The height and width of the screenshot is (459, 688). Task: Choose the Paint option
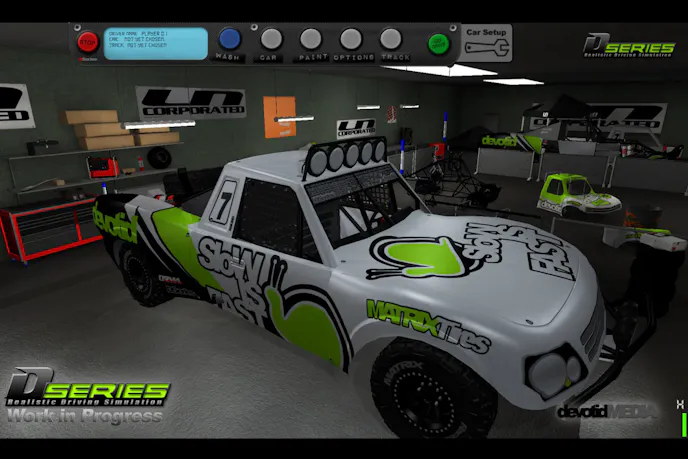click(x=311, y=40)
